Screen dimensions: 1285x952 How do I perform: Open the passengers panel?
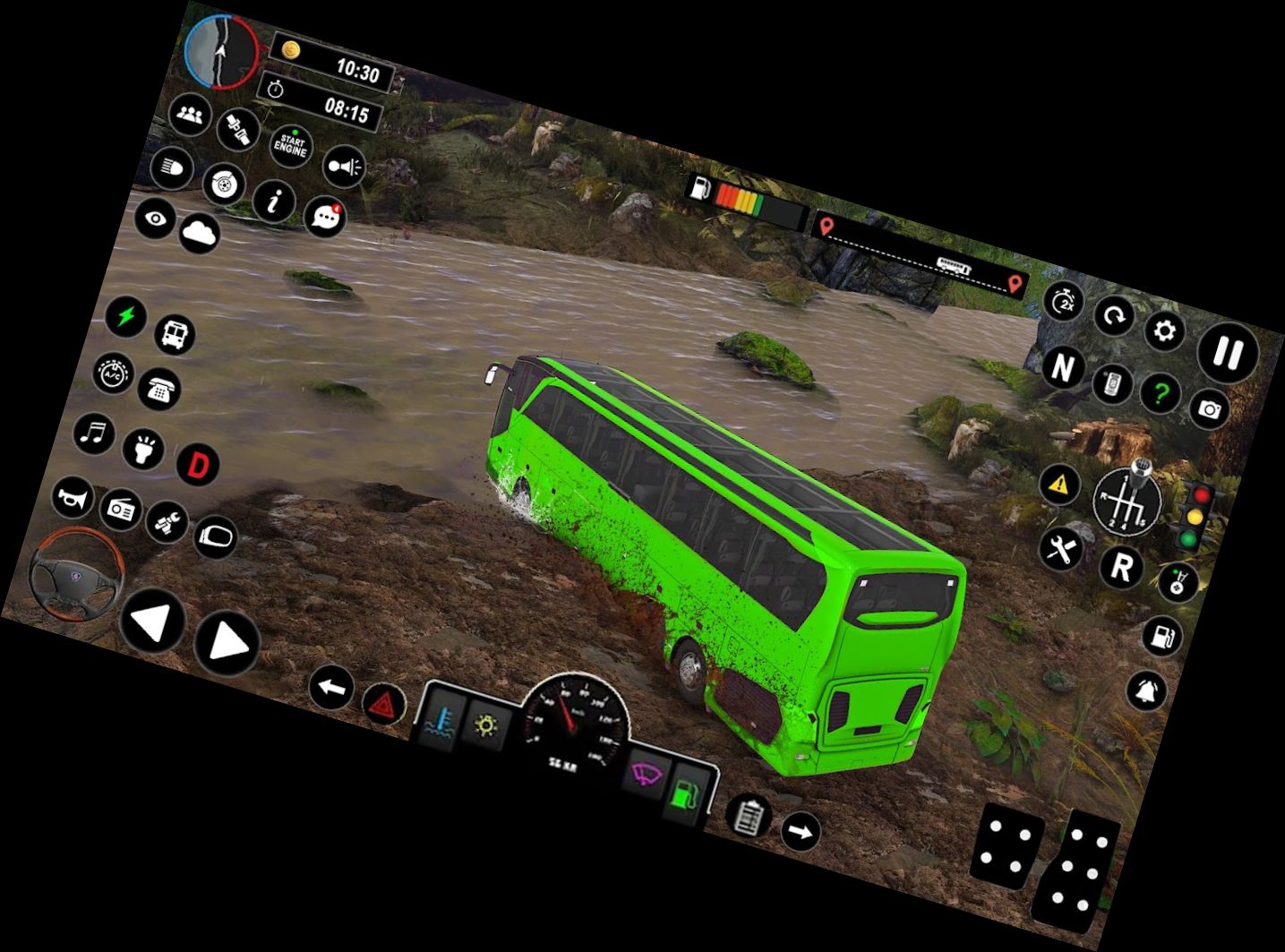[x=189, y=113]
